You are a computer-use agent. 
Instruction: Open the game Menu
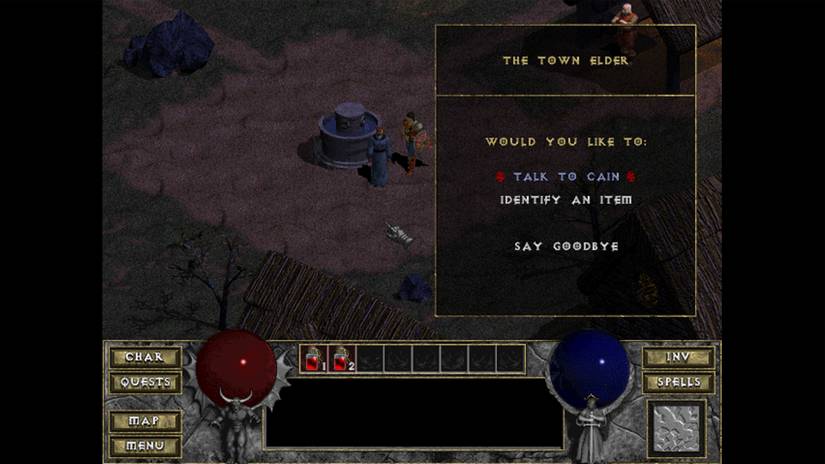[x=145, y=445]
